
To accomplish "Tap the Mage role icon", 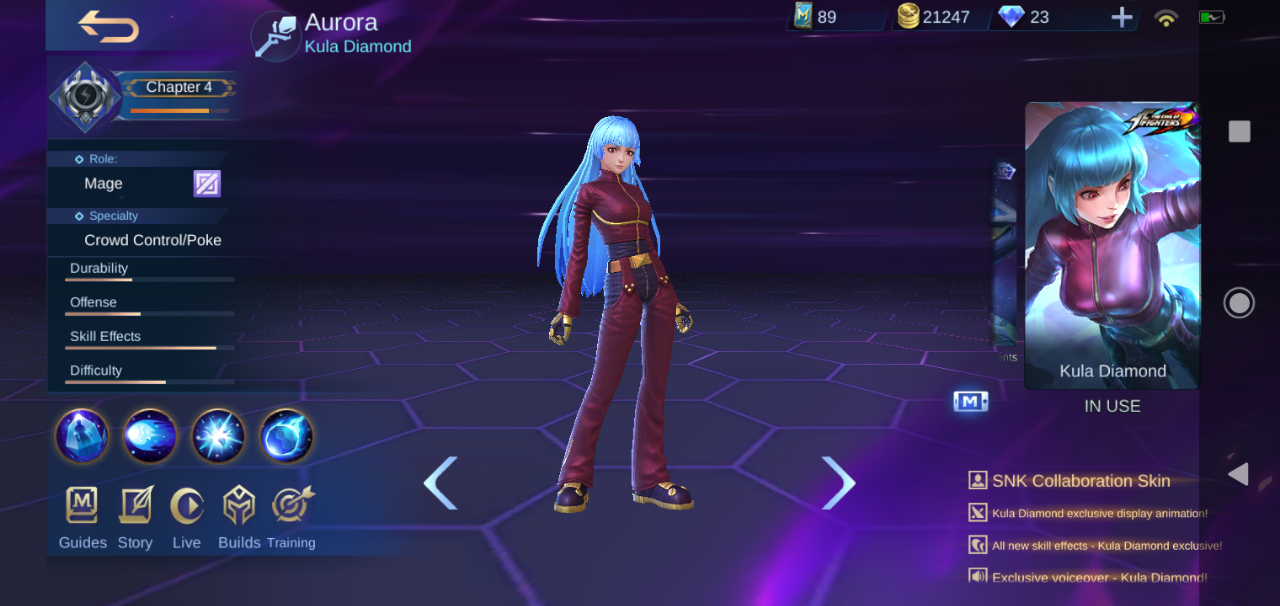I will point(207,184).
